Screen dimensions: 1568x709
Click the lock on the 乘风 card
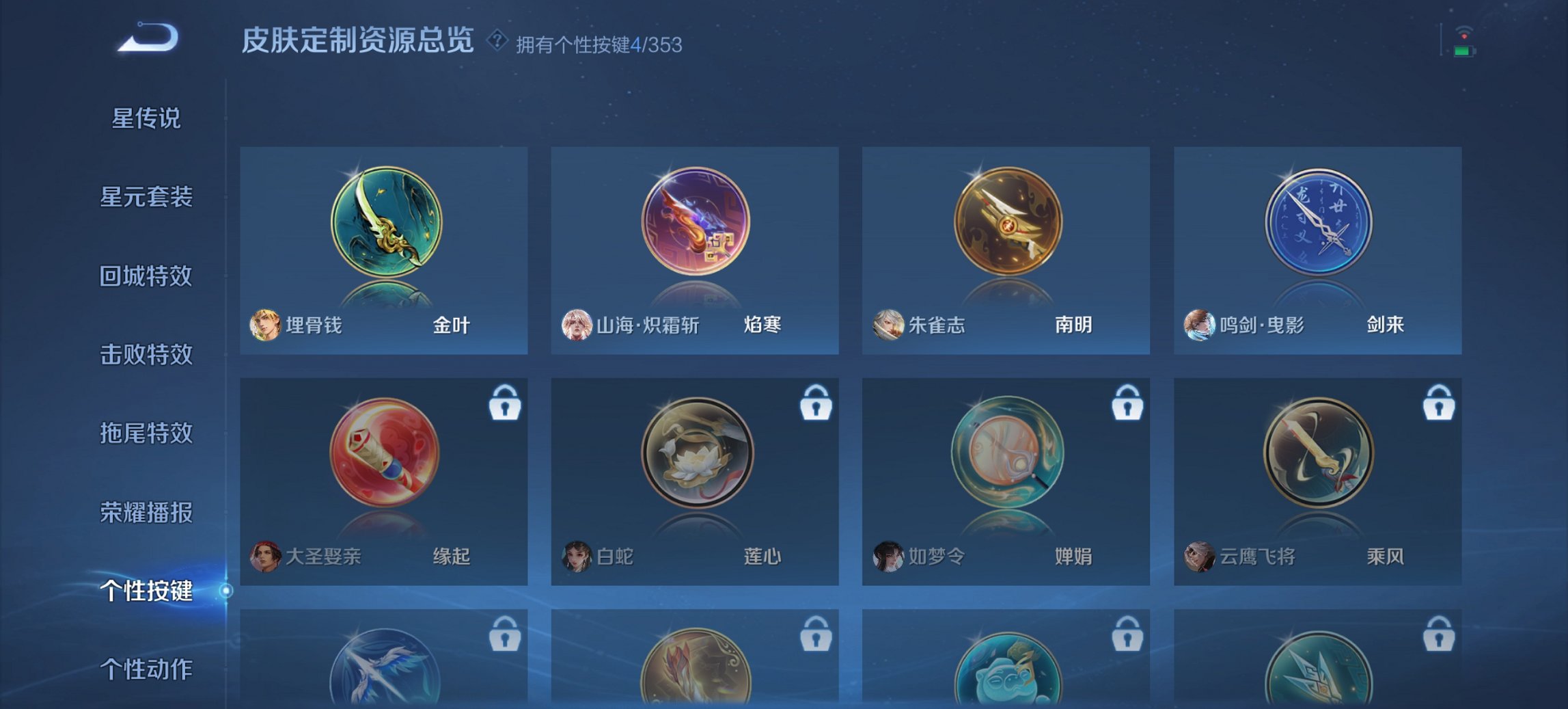[1438, 405]
